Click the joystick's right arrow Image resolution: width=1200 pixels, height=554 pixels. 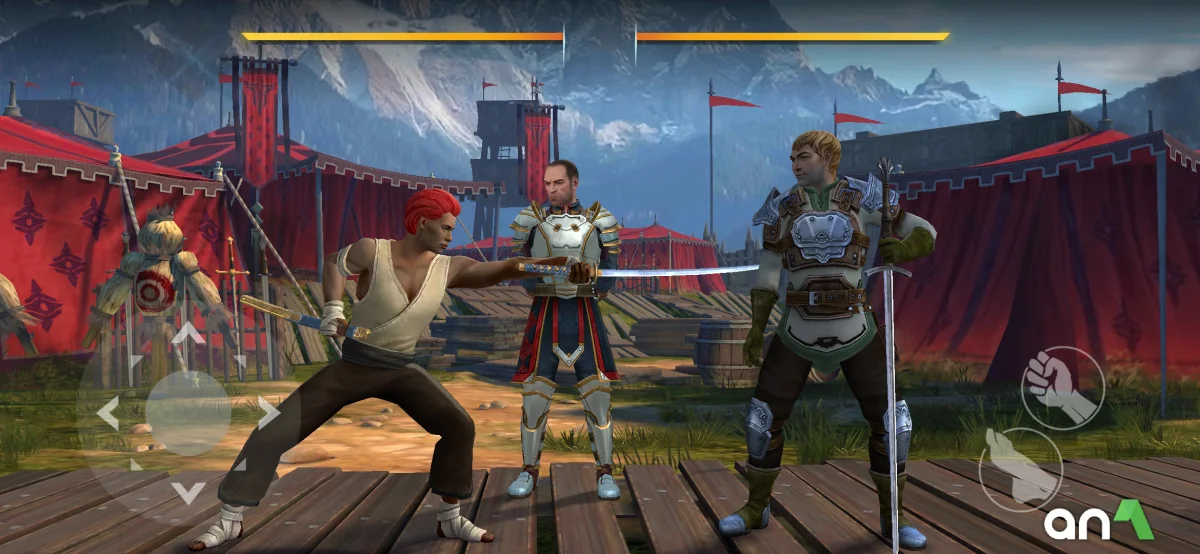[x=268, y=412]
